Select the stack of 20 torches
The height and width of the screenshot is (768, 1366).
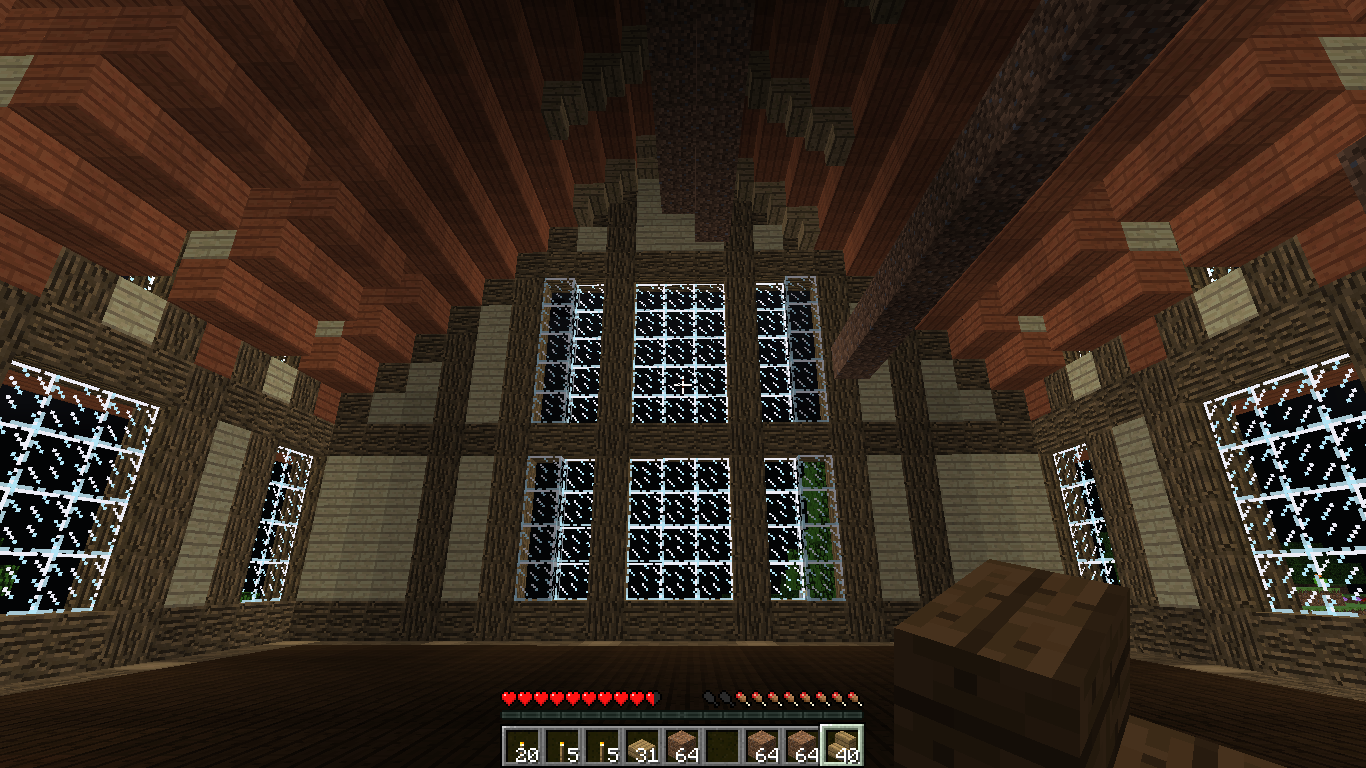tap(521, 746)
